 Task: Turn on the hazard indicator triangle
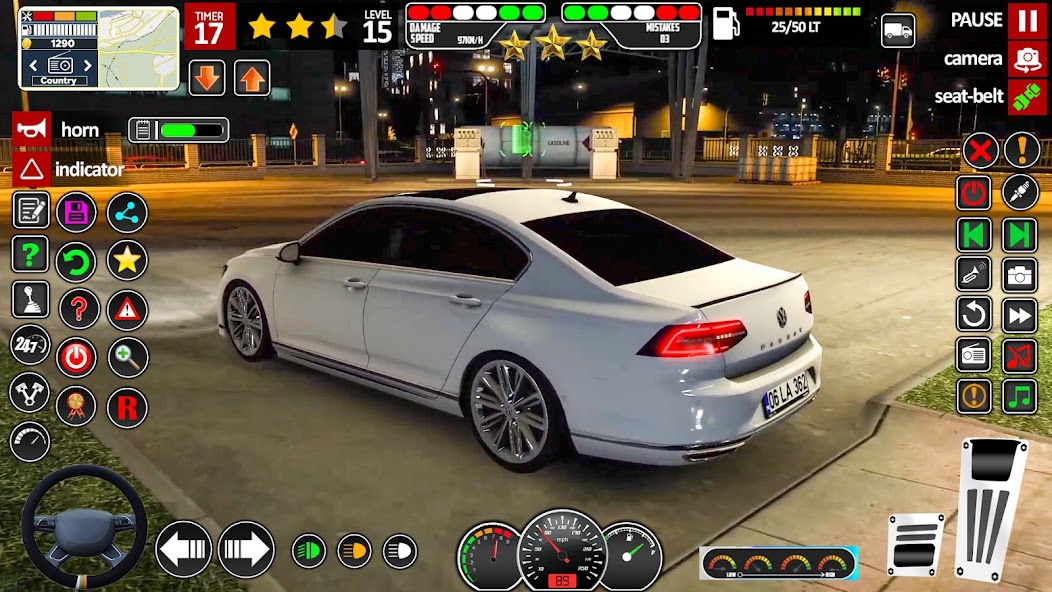coord(31,168)
